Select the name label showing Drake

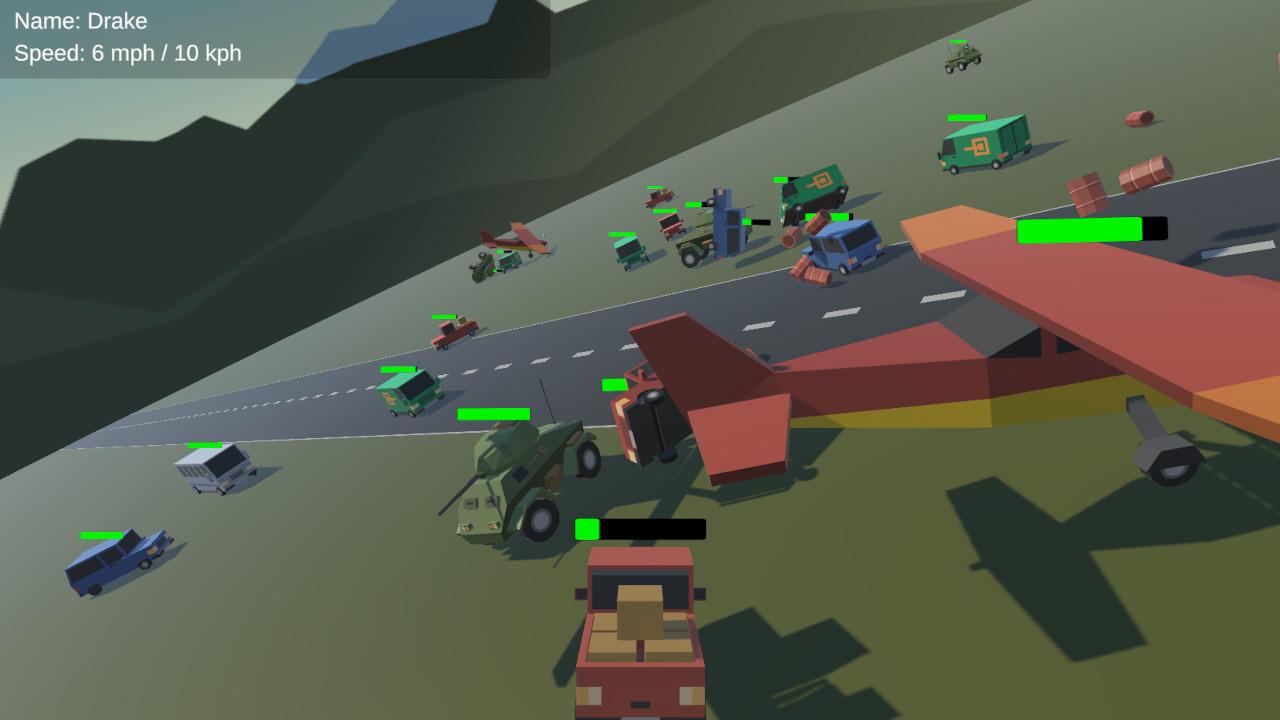coord(80,20)
